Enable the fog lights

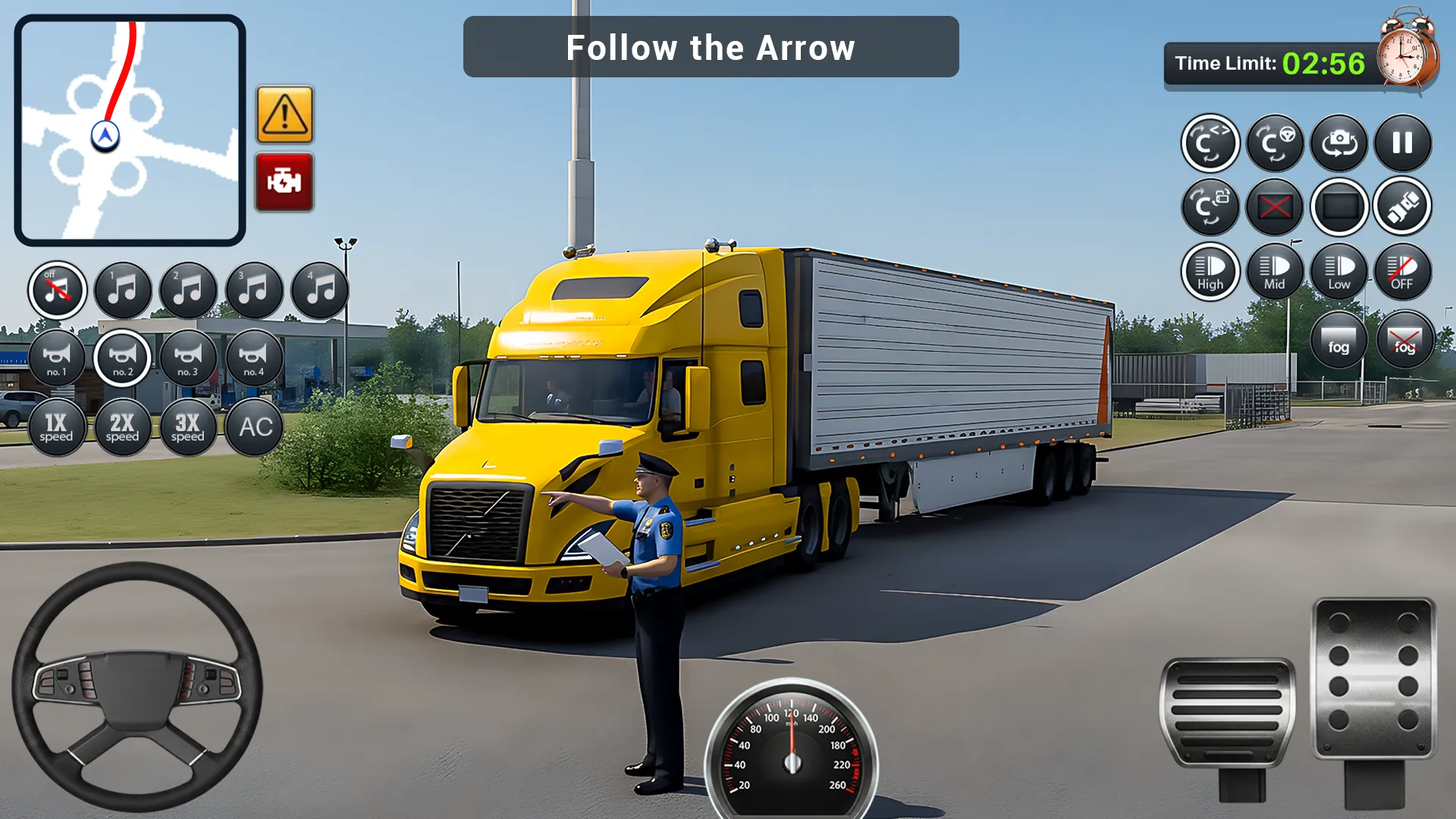tap(1338, 339)
